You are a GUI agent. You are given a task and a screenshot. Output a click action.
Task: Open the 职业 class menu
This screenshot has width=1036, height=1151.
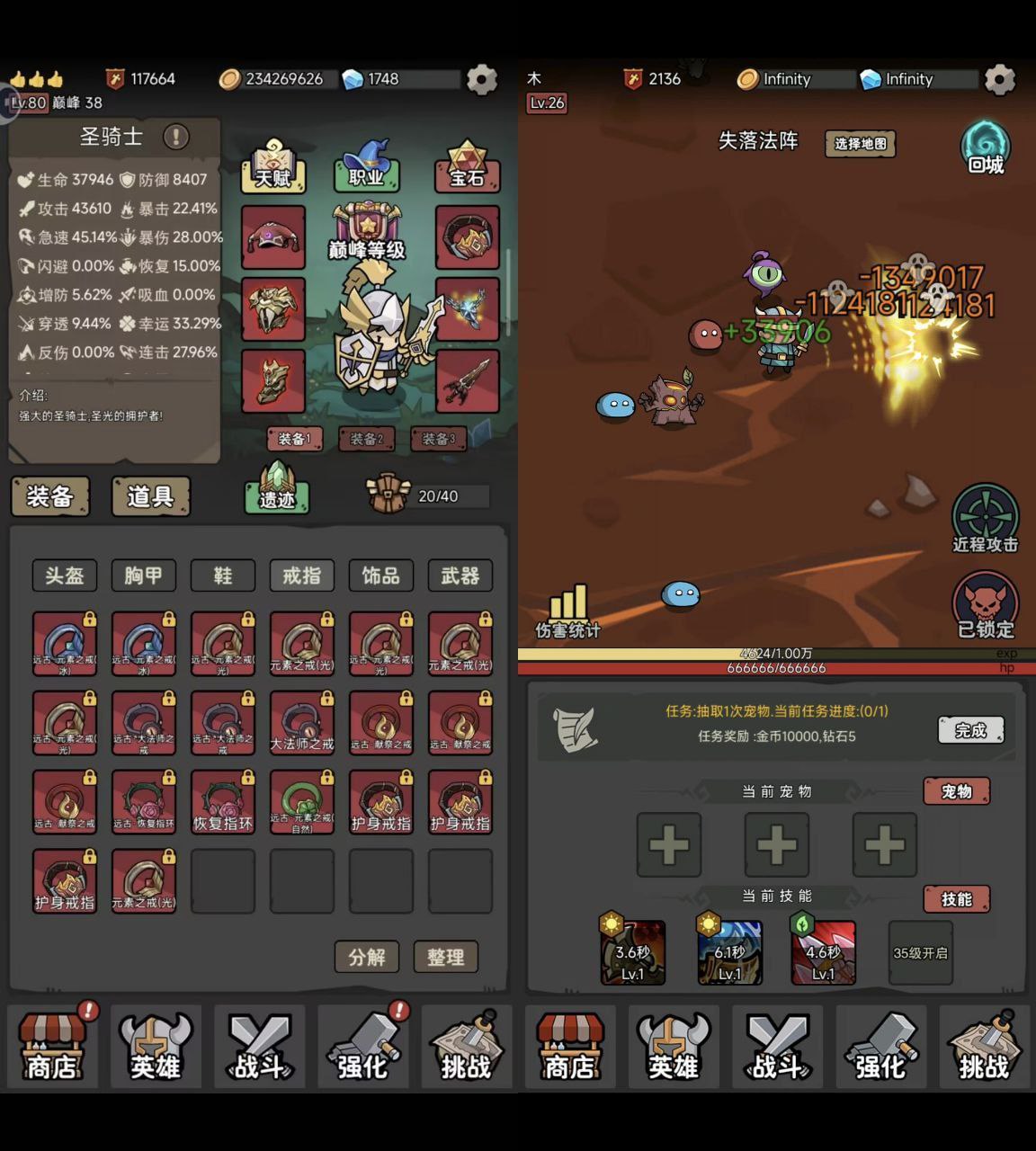[x=366, y=167]
